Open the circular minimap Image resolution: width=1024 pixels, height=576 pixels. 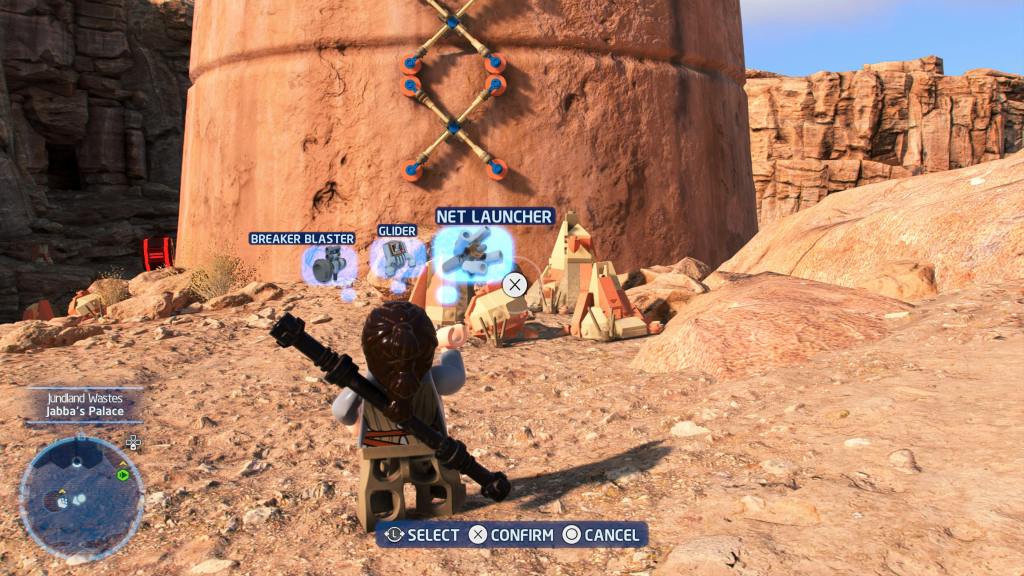81,497
